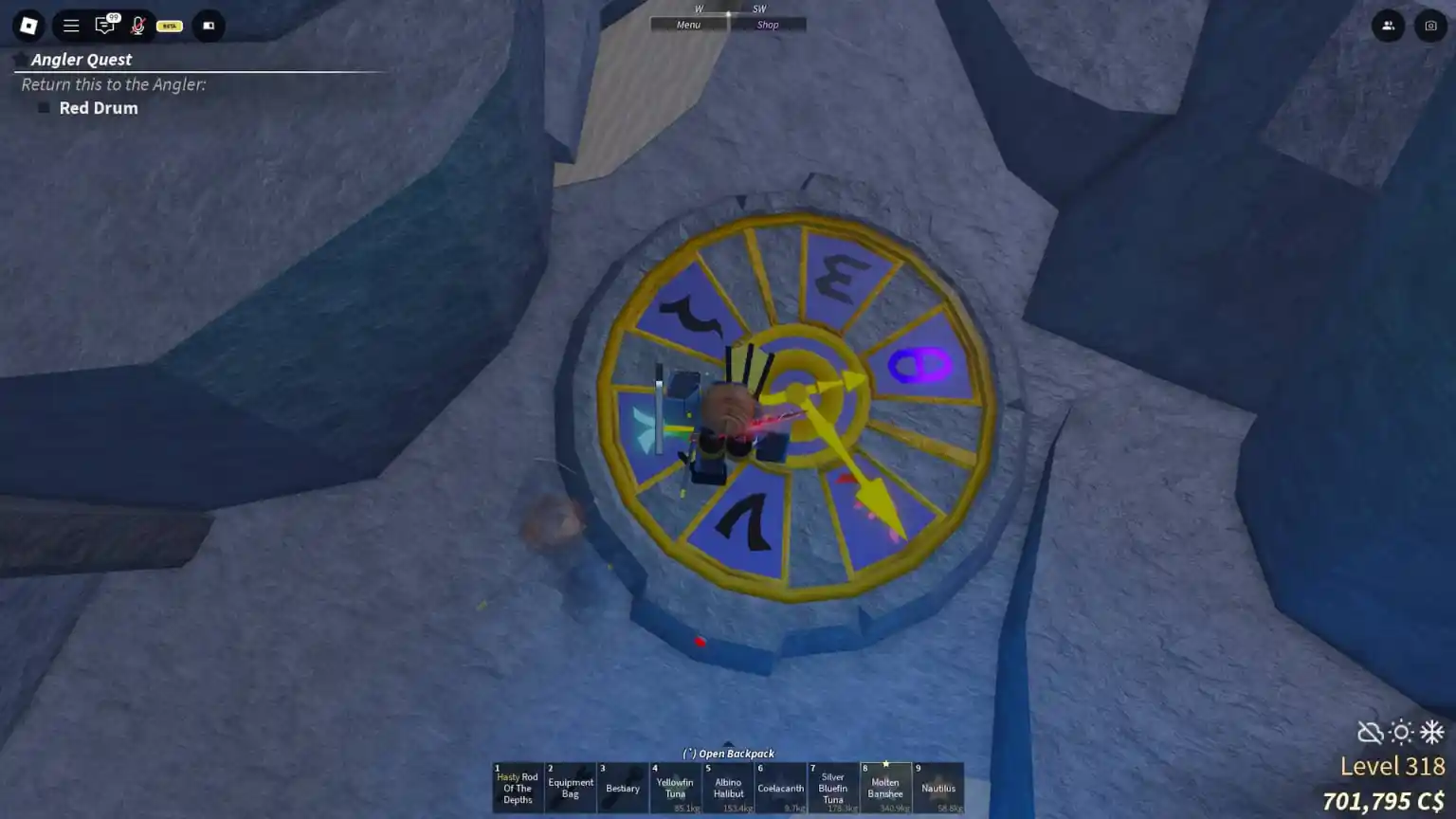This screenshot has width=1456, height=819.
Task: Open the Menu tab at top center
Action: pyautogui.click(x=688, y=24)
